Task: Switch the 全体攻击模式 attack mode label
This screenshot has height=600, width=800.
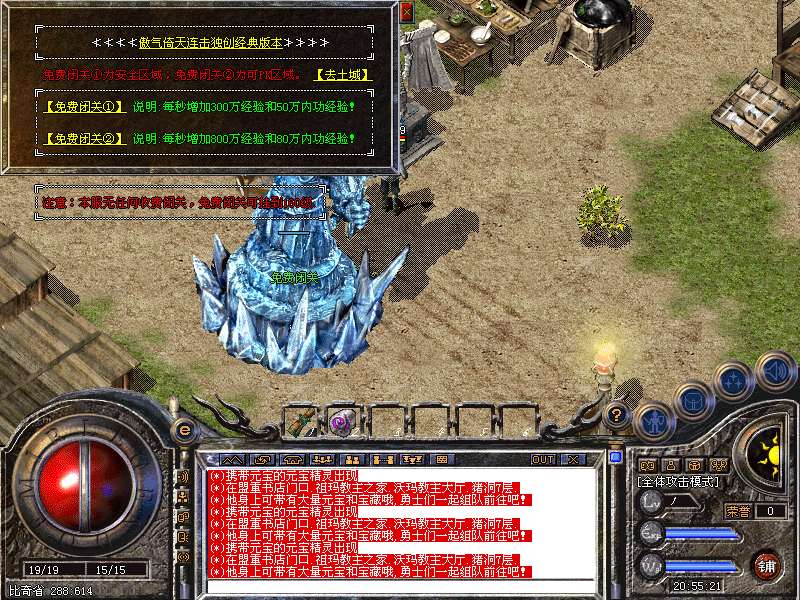Action: click(x=681, y=482)
